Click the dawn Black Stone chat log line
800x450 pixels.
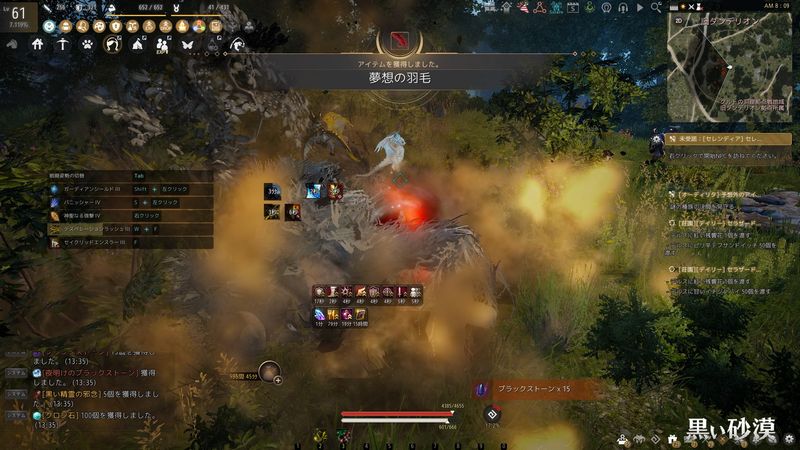click(x=90, y=374)
